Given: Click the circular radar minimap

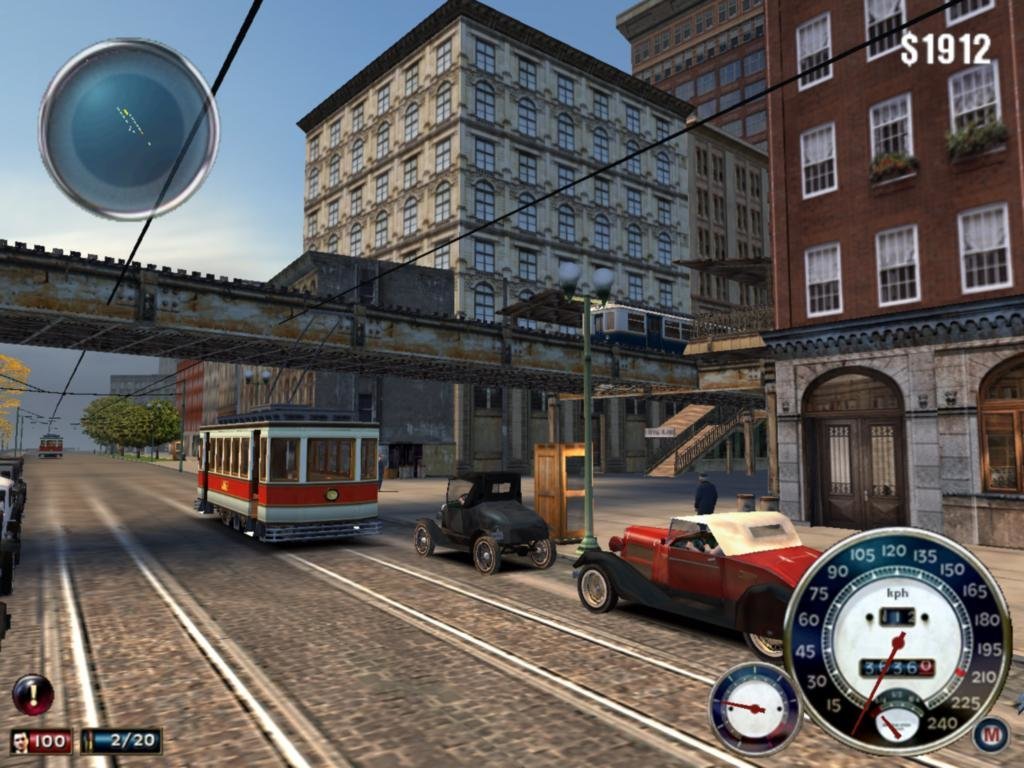Looking at the screenshot, I should [x=129, y=129].
